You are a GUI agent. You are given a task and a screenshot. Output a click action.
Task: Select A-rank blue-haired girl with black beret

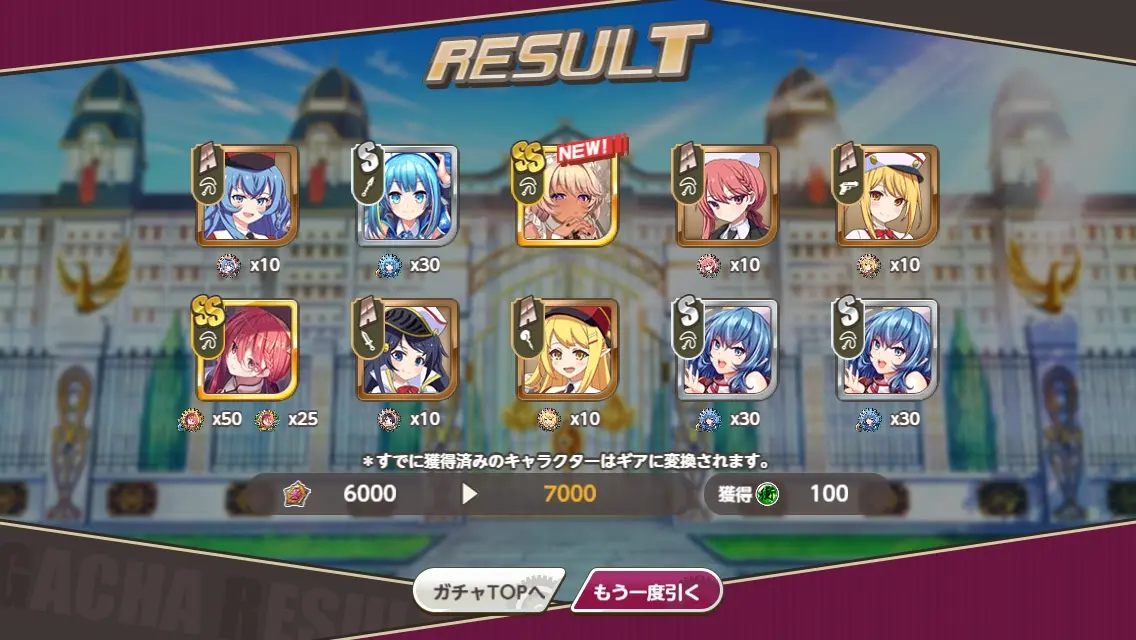[248, 196]
